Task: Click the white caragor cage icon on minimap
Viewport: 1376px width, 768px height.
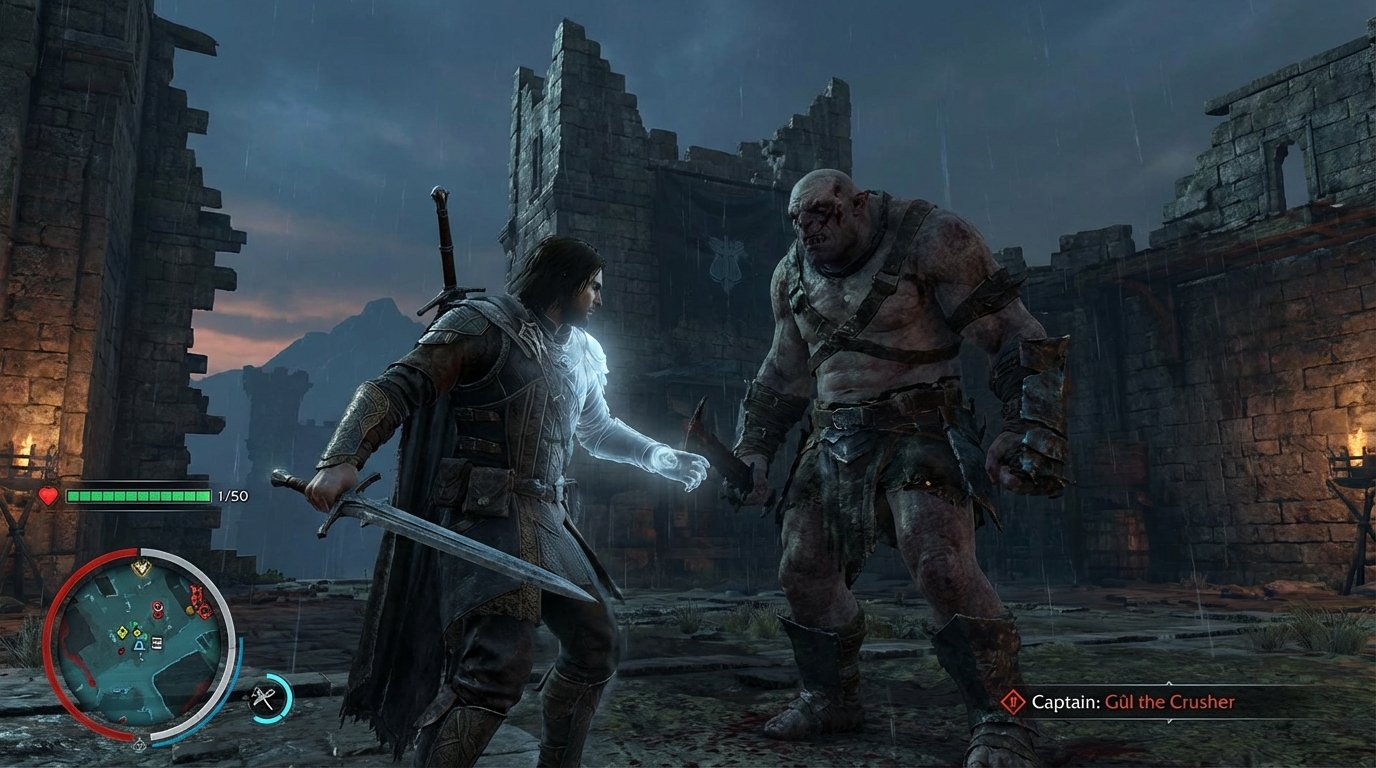Action: (x=156, y=641)
